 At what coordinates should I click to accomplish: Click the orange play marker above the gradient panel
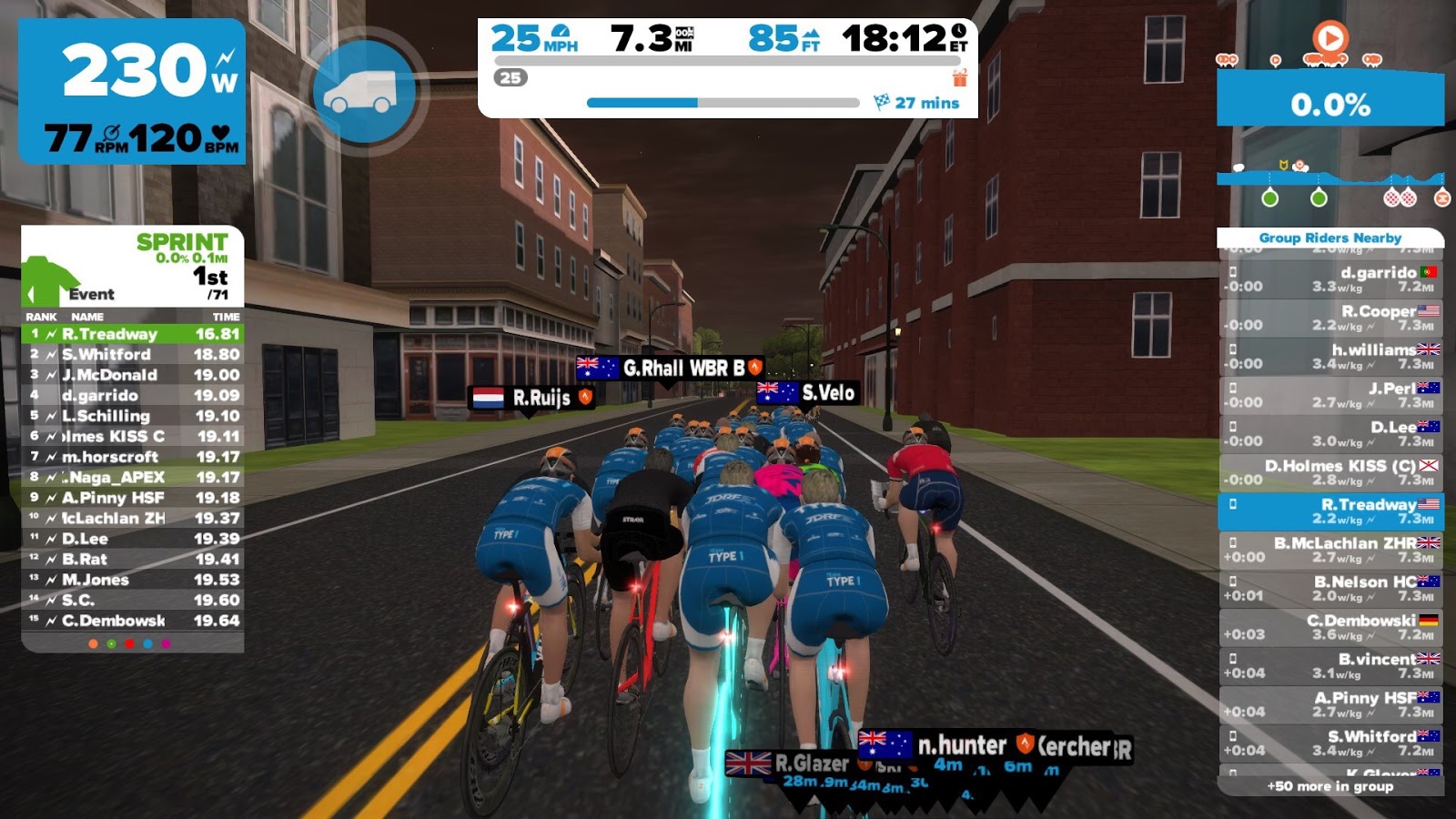[x=1330, y=38]
